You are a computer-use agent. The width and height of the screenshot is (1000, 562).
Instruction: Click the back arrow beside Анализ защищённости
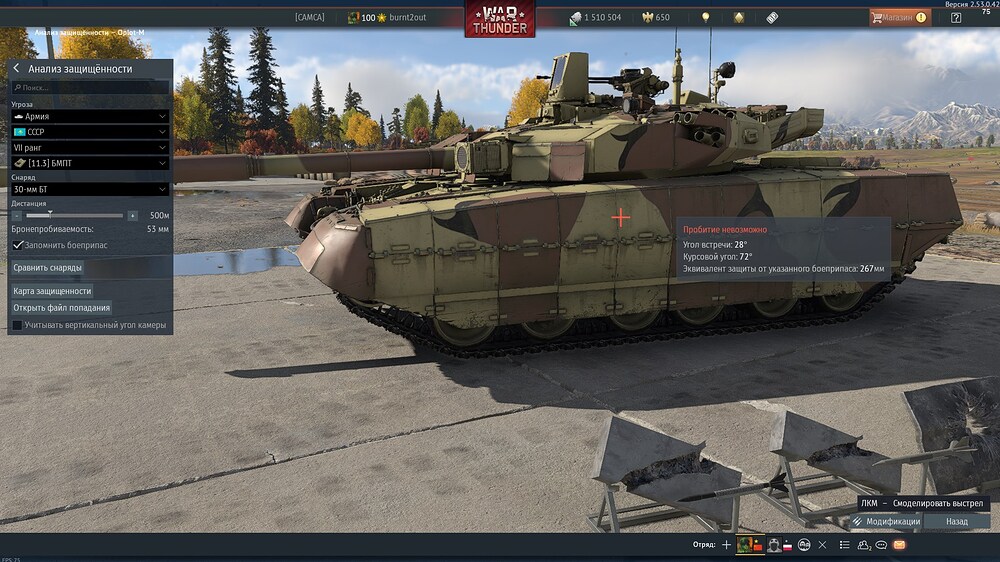pos(16,69)
